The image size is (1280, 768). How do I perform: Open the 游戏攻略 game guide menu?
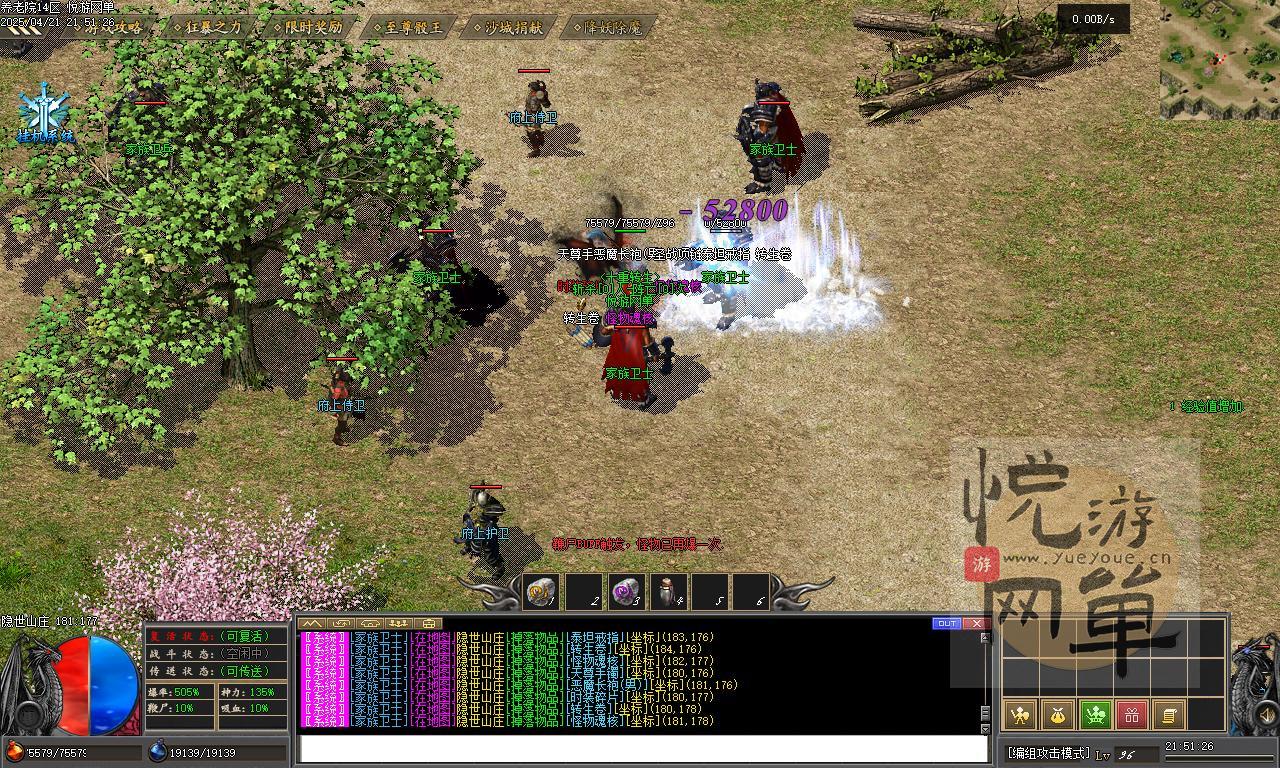112,27
